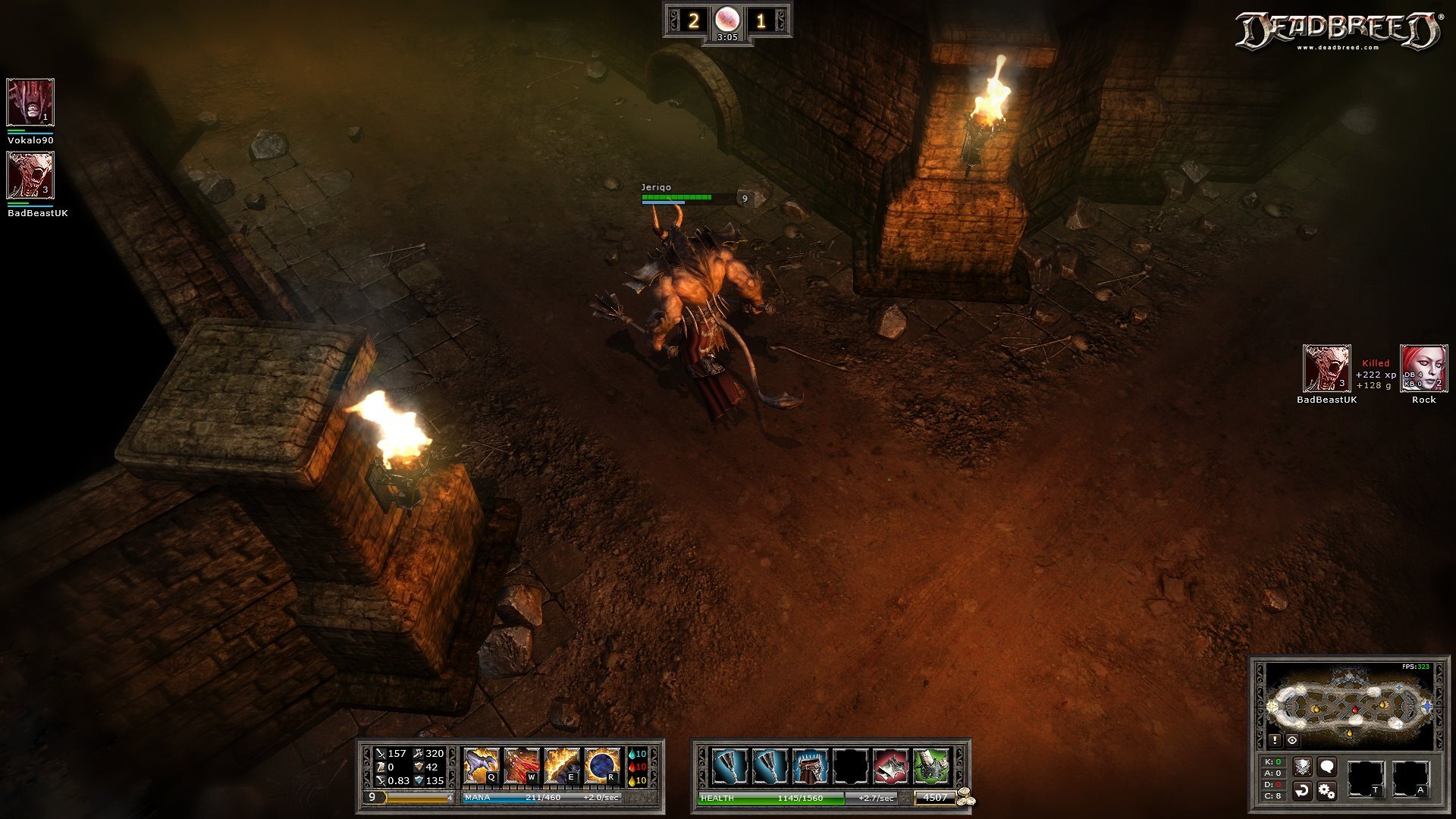The height and width of the screenshot is (819, 1456).
Task: Click Rock's portrait in the kill notification
Action: (1423, 369)
